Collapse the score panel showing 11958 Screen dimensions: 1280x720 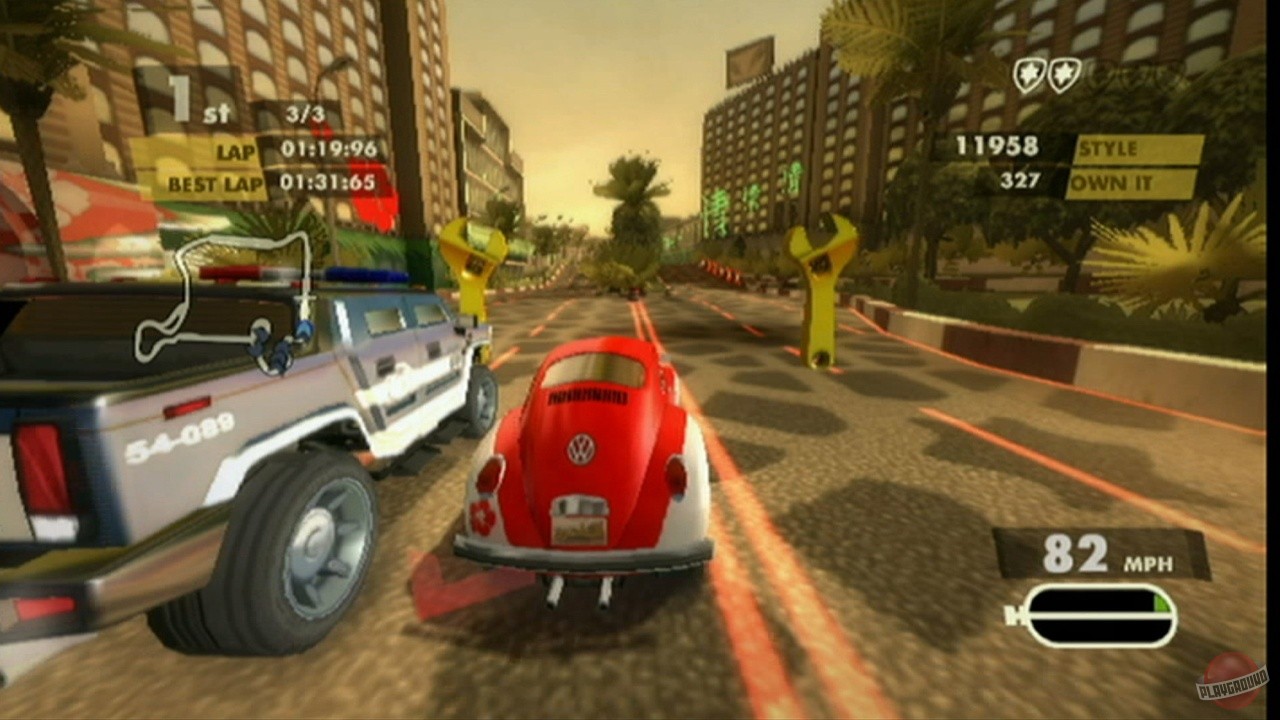995,147
